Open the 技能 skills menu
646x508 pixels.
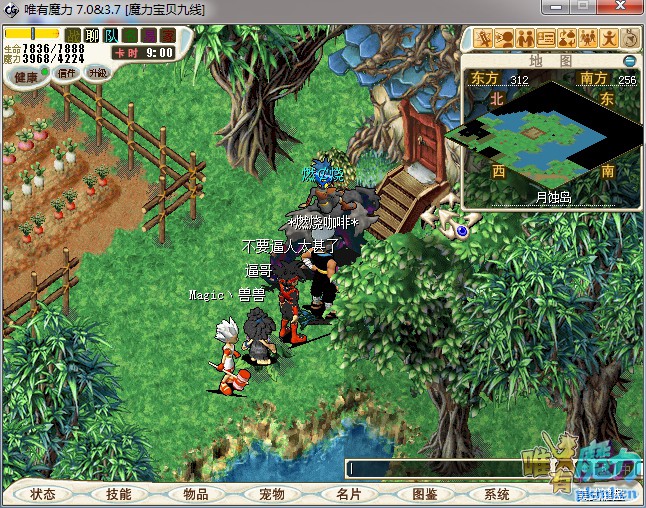[x=119, y=494]
